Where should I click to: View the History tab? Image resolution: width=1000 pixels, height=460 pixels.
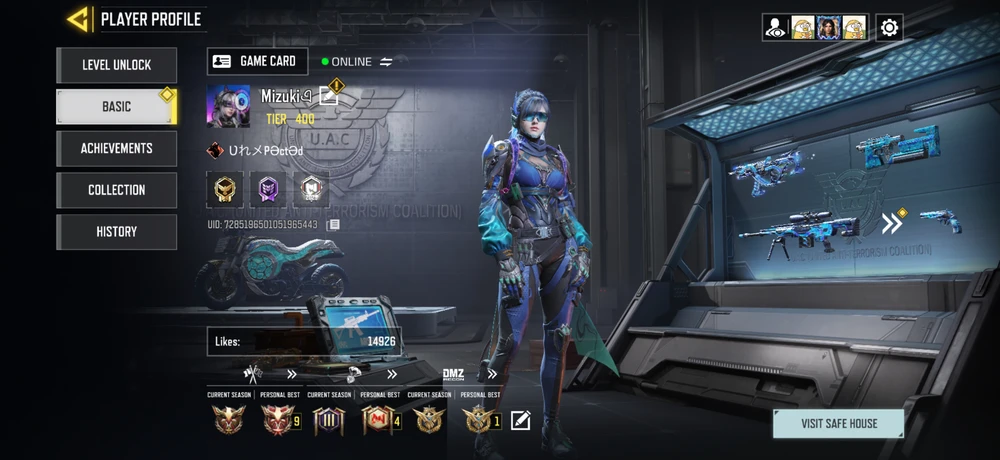click(x=116, y=232)
